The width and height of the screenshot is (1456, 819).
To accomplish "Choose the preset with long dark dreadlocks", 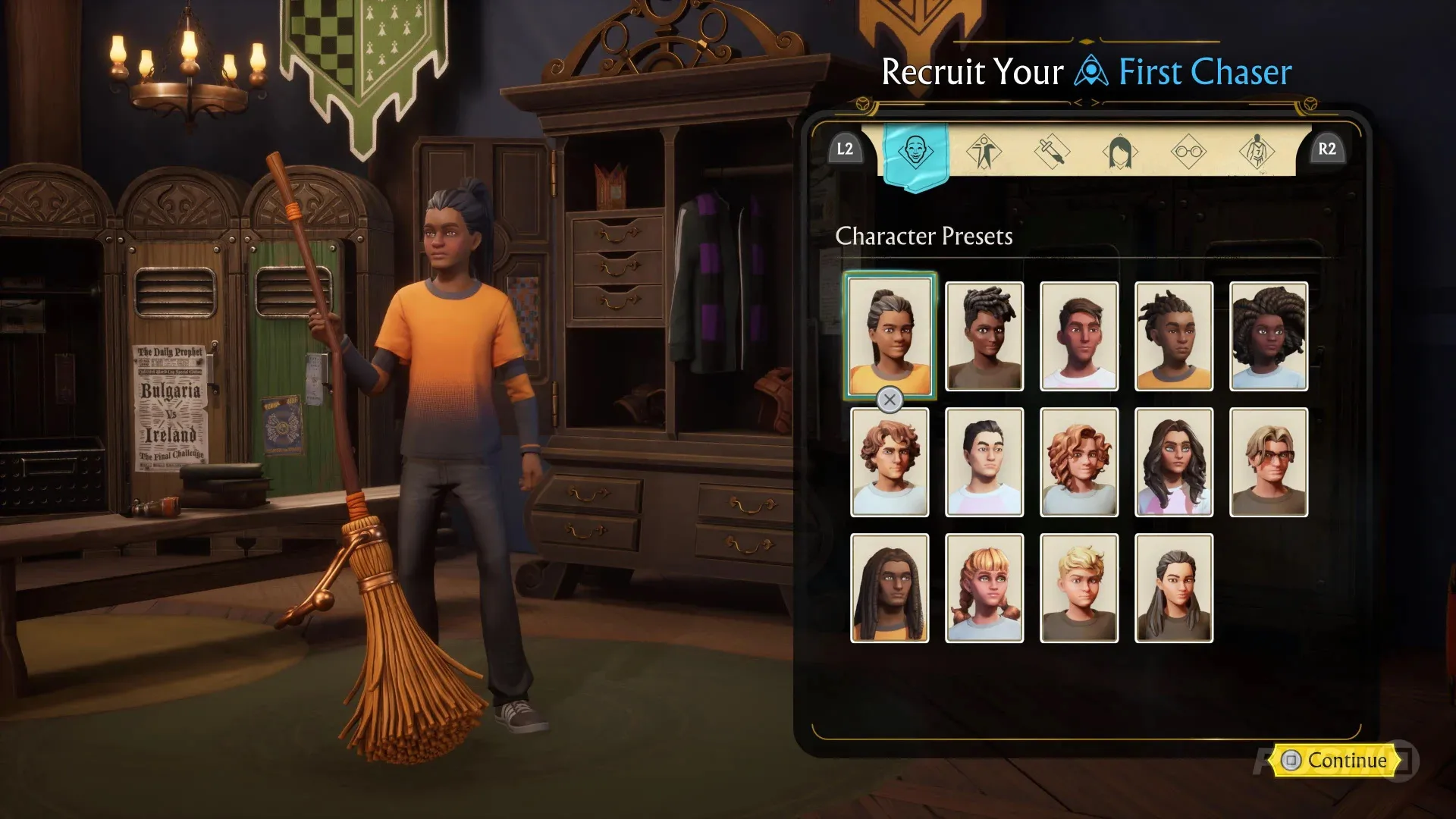I will point(890,588).
